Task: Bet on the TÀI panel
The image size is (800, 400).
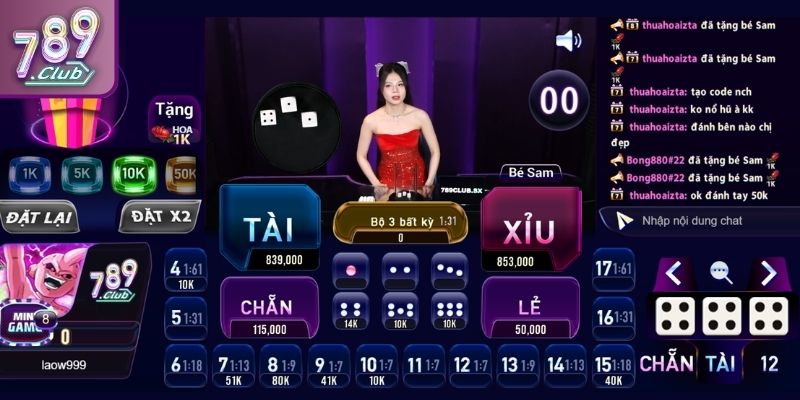Action: [268, 229]
